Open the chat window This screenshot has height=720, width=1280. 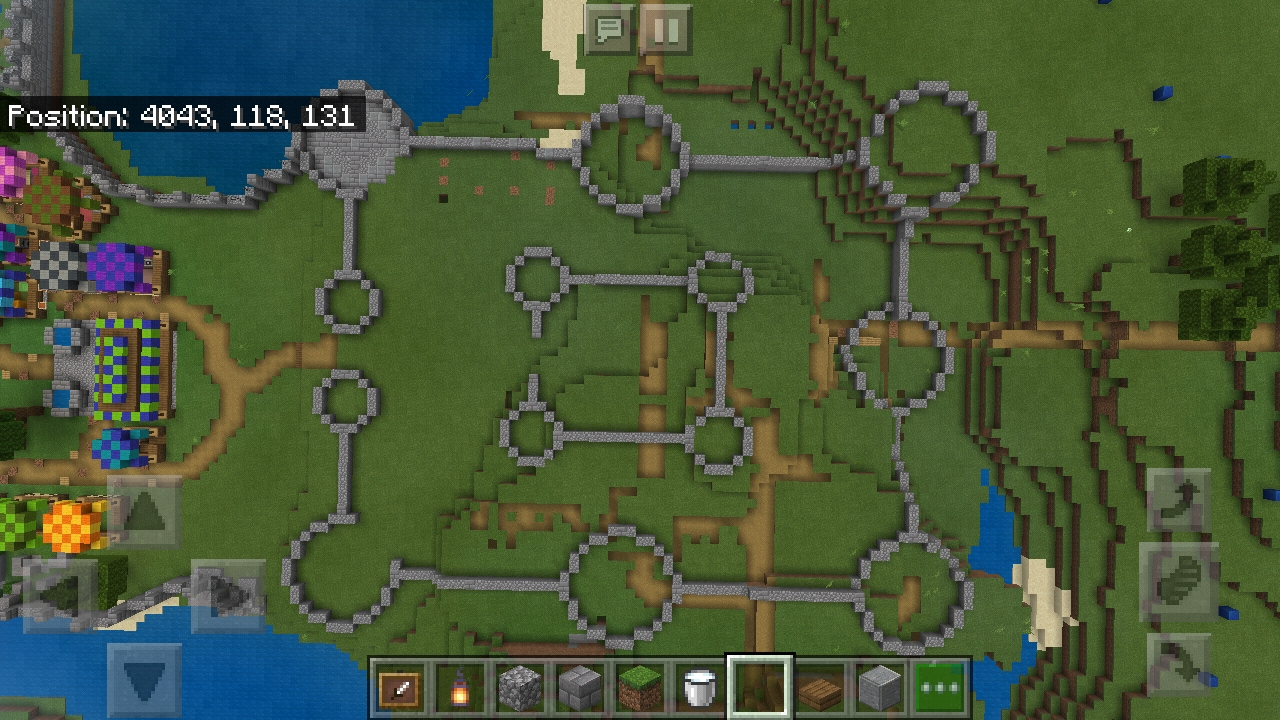pos(609,30)
